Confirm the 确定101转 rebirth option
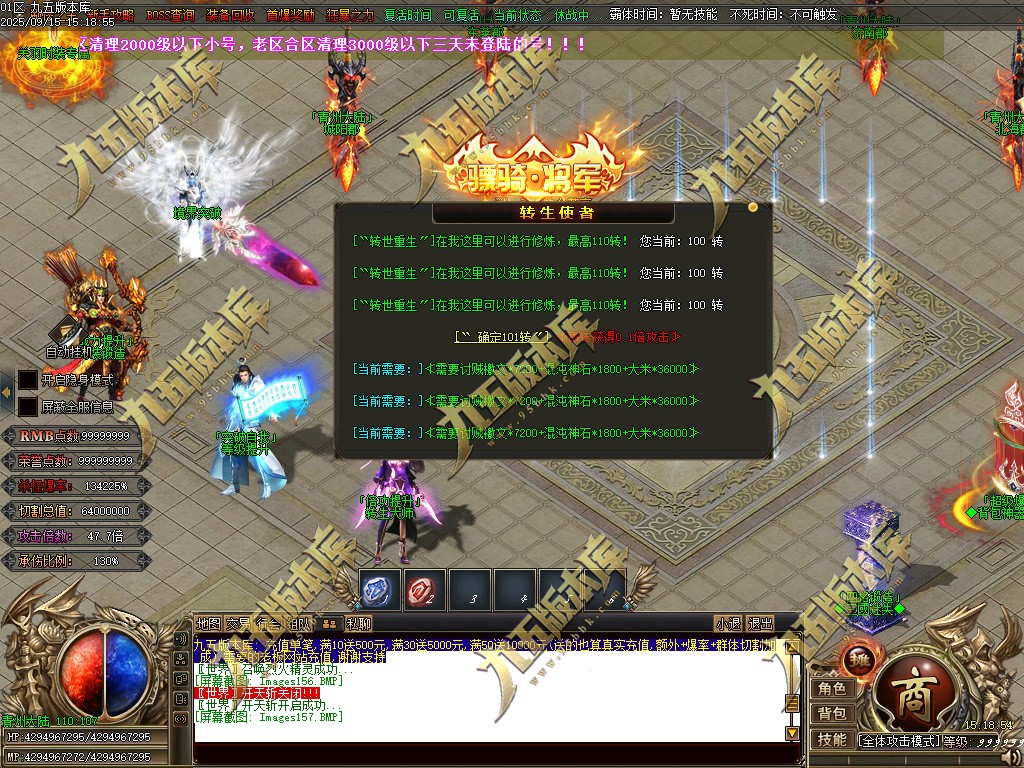The image size is (1024, 768). pyautogui.click(x=502, y=337)
